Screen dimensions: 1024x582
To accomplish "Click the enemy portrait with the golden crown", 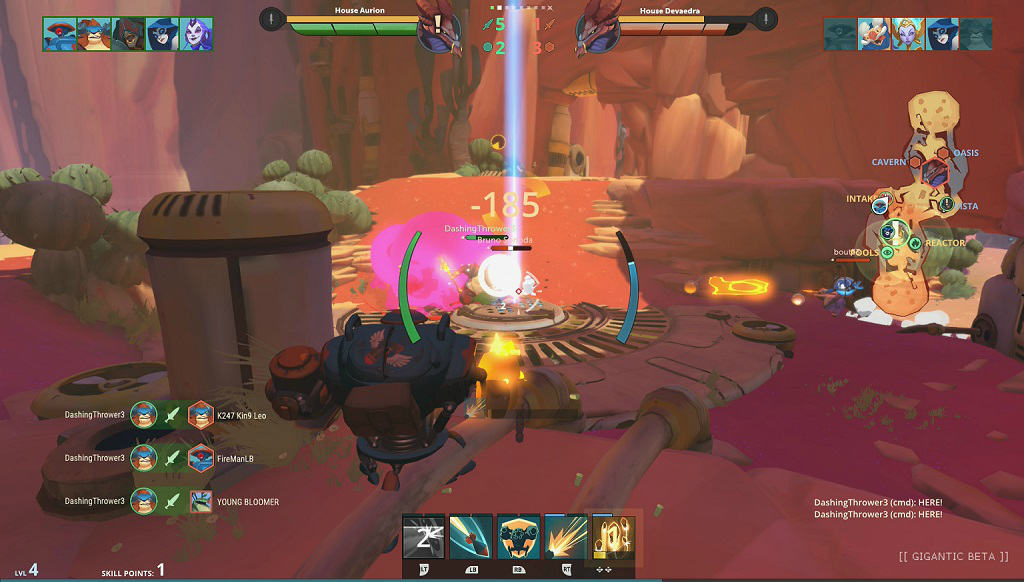I will (x=908, y=34).
